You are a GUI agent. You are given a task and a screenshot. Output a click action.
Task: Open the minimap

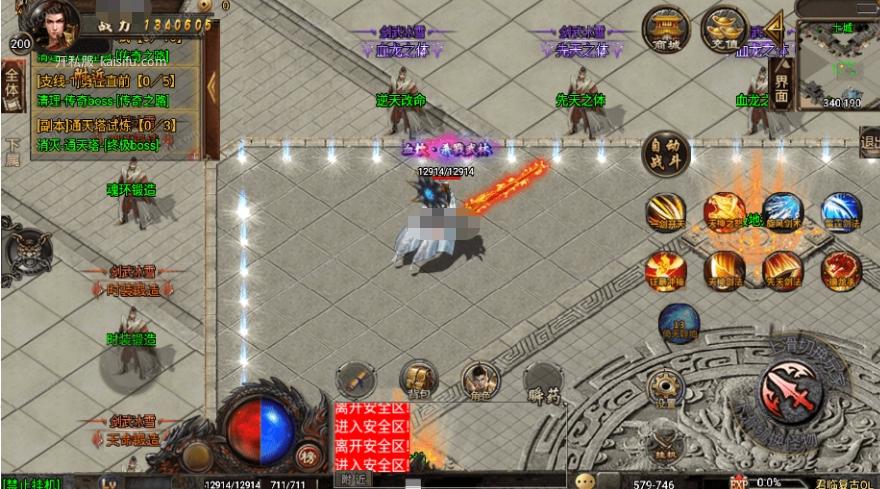pos(835,68)
